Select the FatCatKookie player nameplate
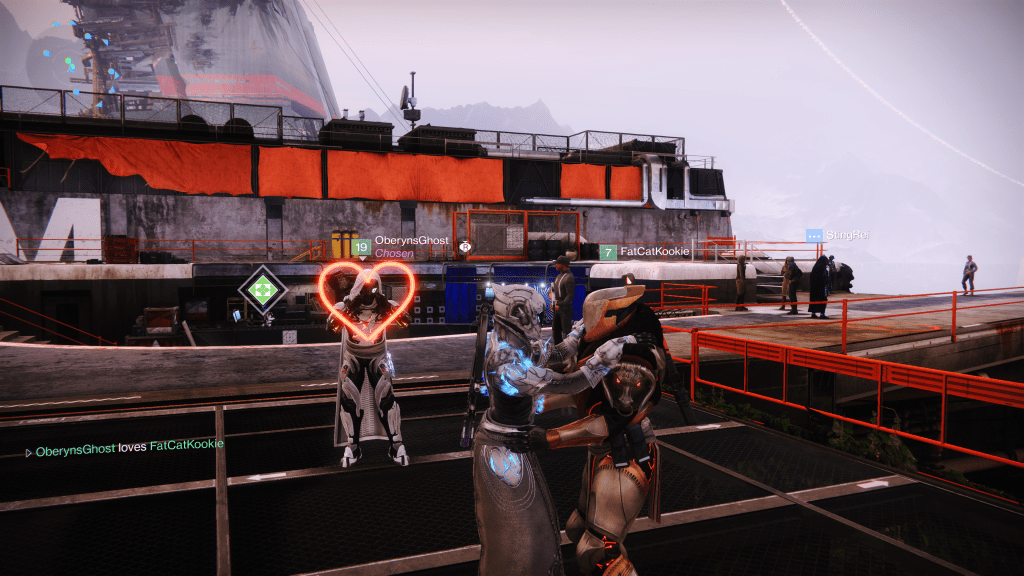This screenshot has width=1024, height=576. [653, 251]
